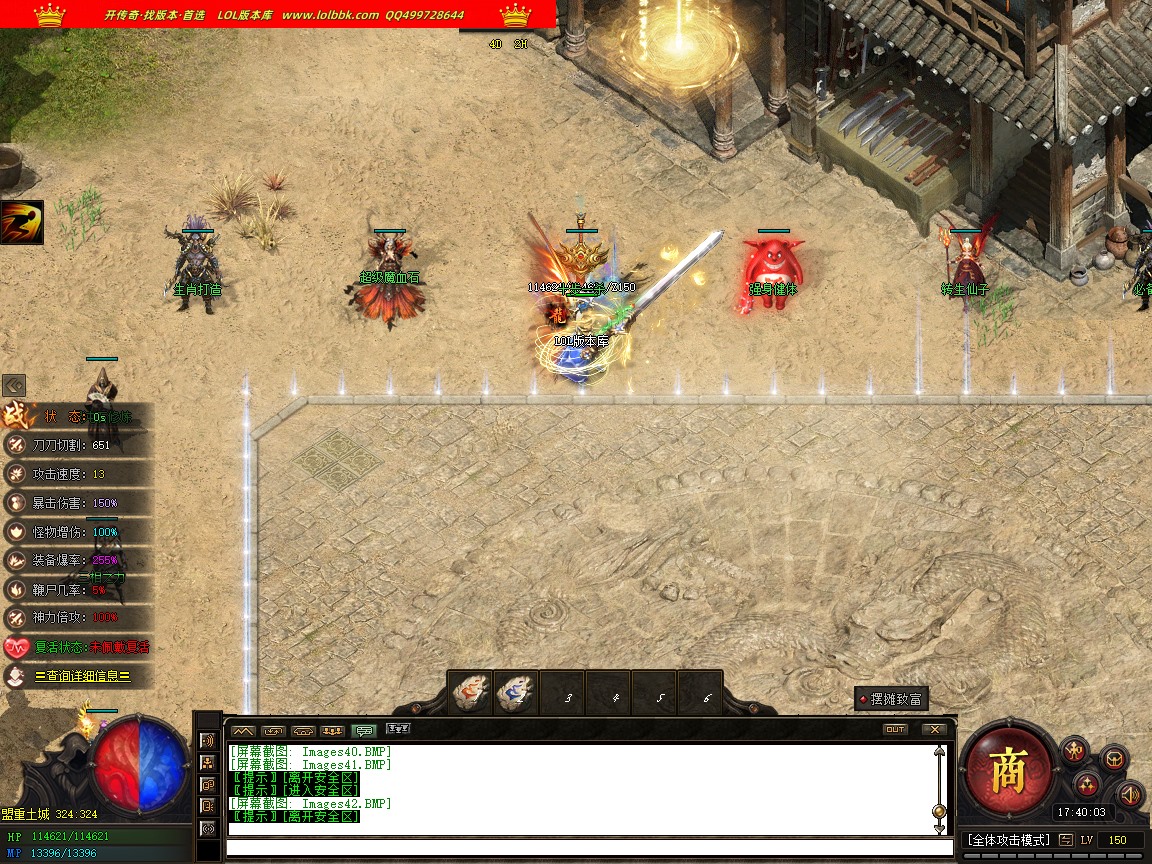Switch the attack mode with the swap button
The width and height of the screenshot is (1152, 864).
point(1066,840)
